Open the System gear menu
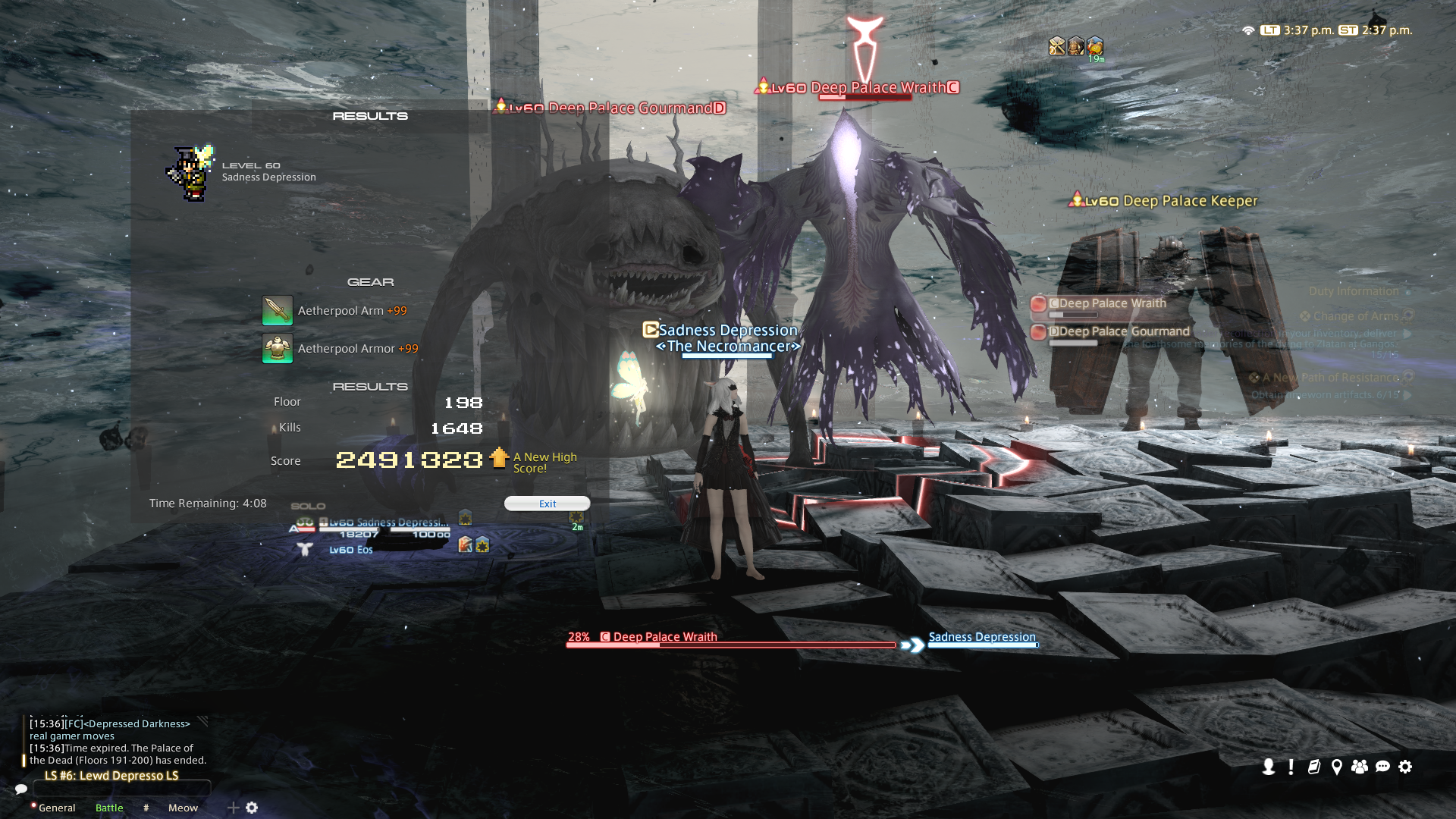 (1405, 767)
